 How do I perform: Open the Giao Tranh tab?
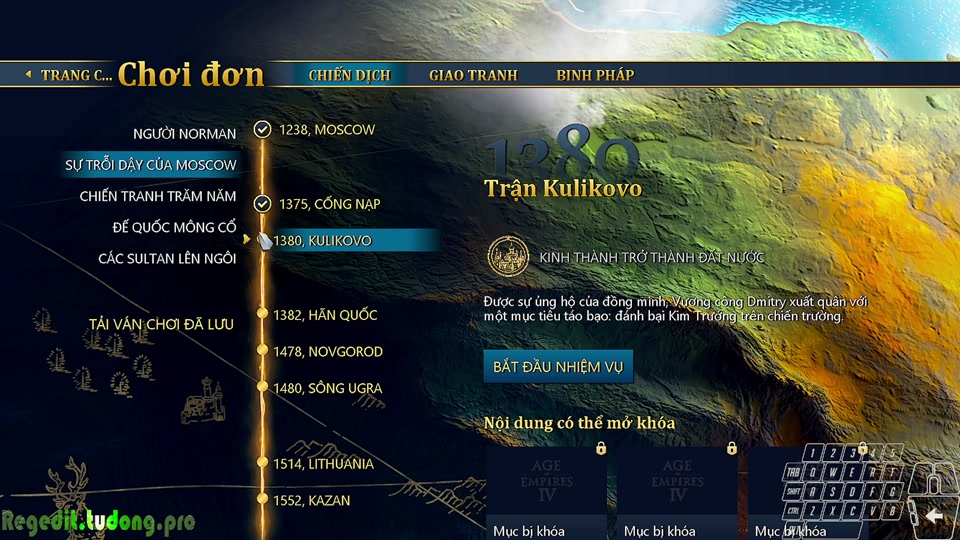473,75
